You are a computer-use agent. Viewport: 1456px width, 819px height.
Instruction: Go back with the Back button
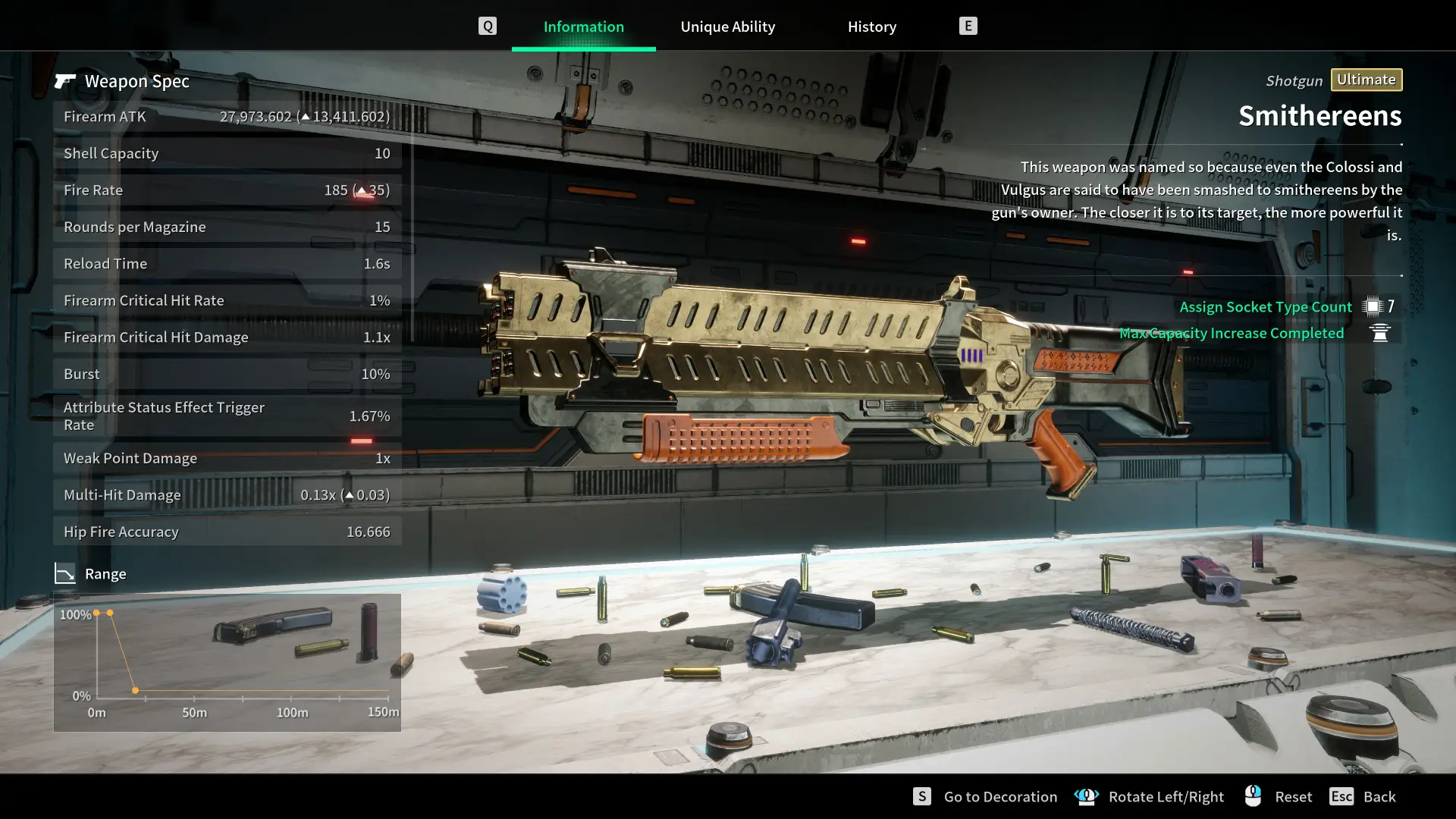[x=1379, y=796]
